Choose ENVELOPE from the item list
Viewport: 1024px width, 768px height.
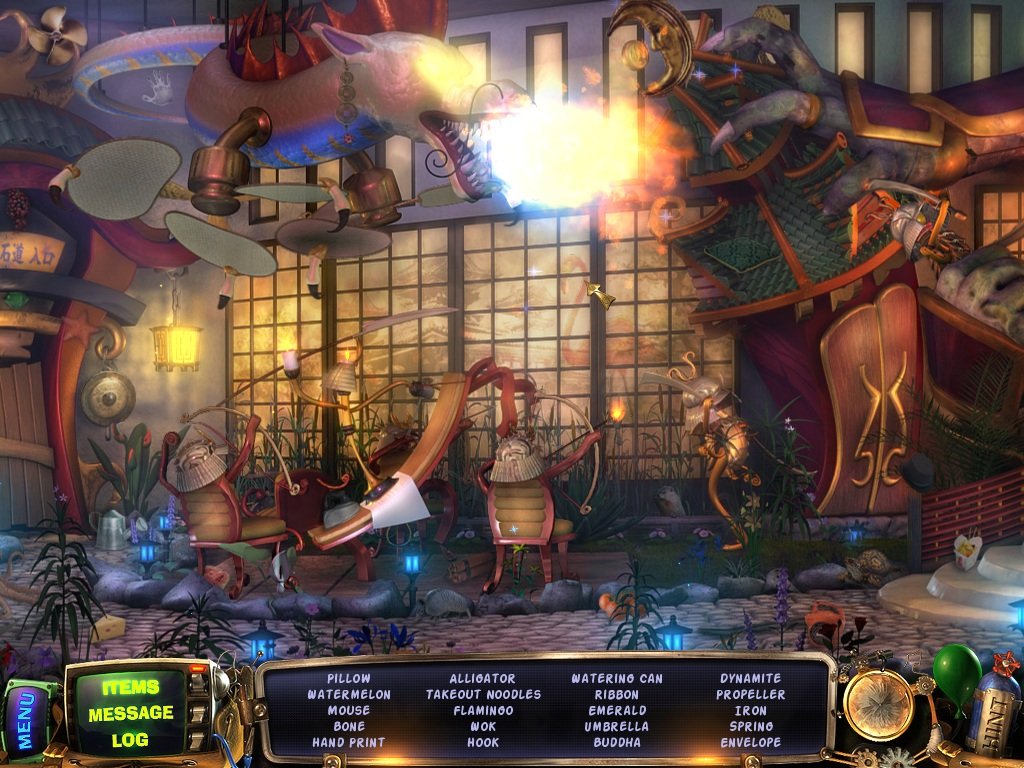coord(751,742)
